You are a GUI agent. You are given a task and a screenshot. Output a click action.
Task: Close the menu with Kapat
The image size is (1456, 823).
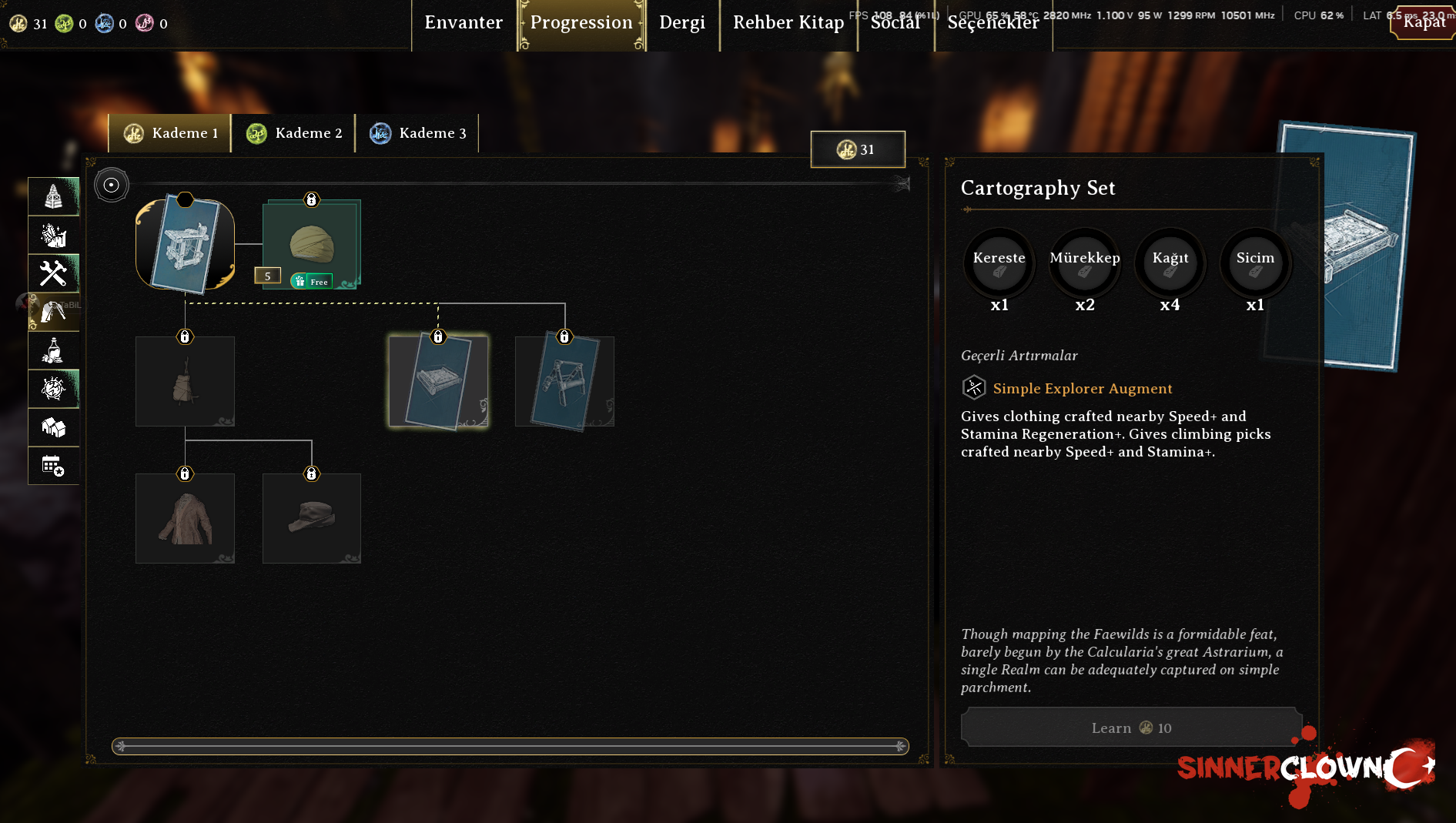(1424, 22)
